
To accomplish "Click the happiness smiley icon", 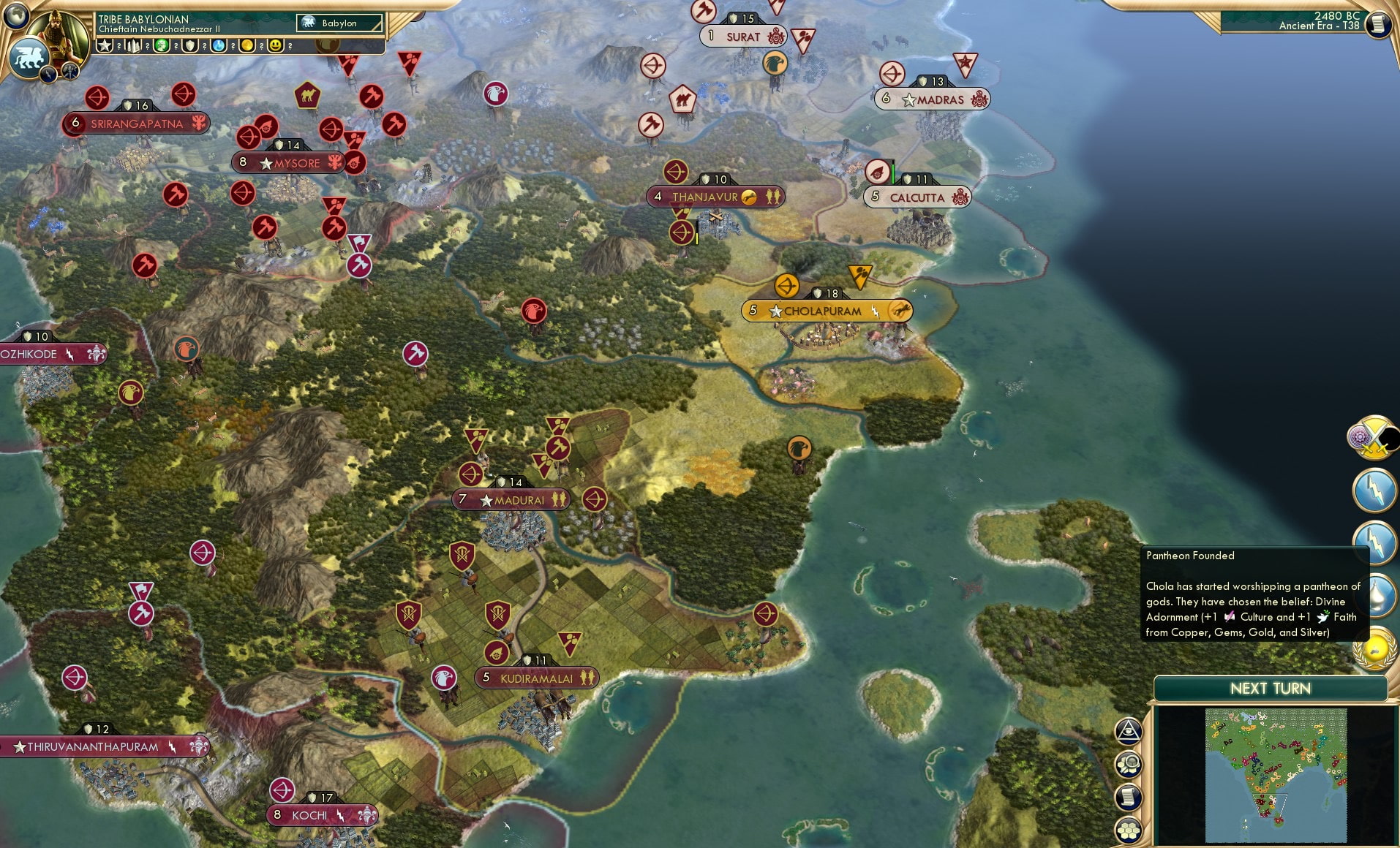I will tap(276, 45).
